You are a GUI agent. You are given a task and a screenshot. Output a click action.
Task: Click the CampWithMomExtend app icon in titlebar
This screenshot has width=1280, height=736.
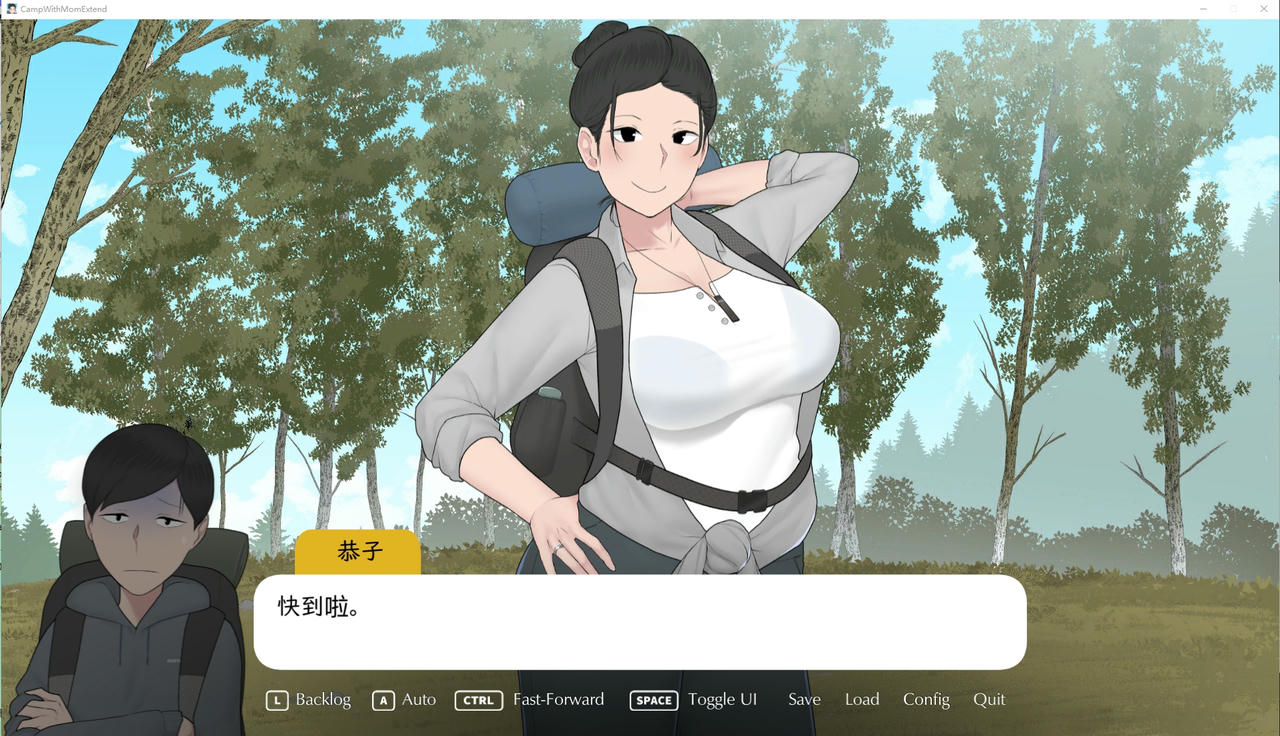pyautogui.click(x=10, y=9)
